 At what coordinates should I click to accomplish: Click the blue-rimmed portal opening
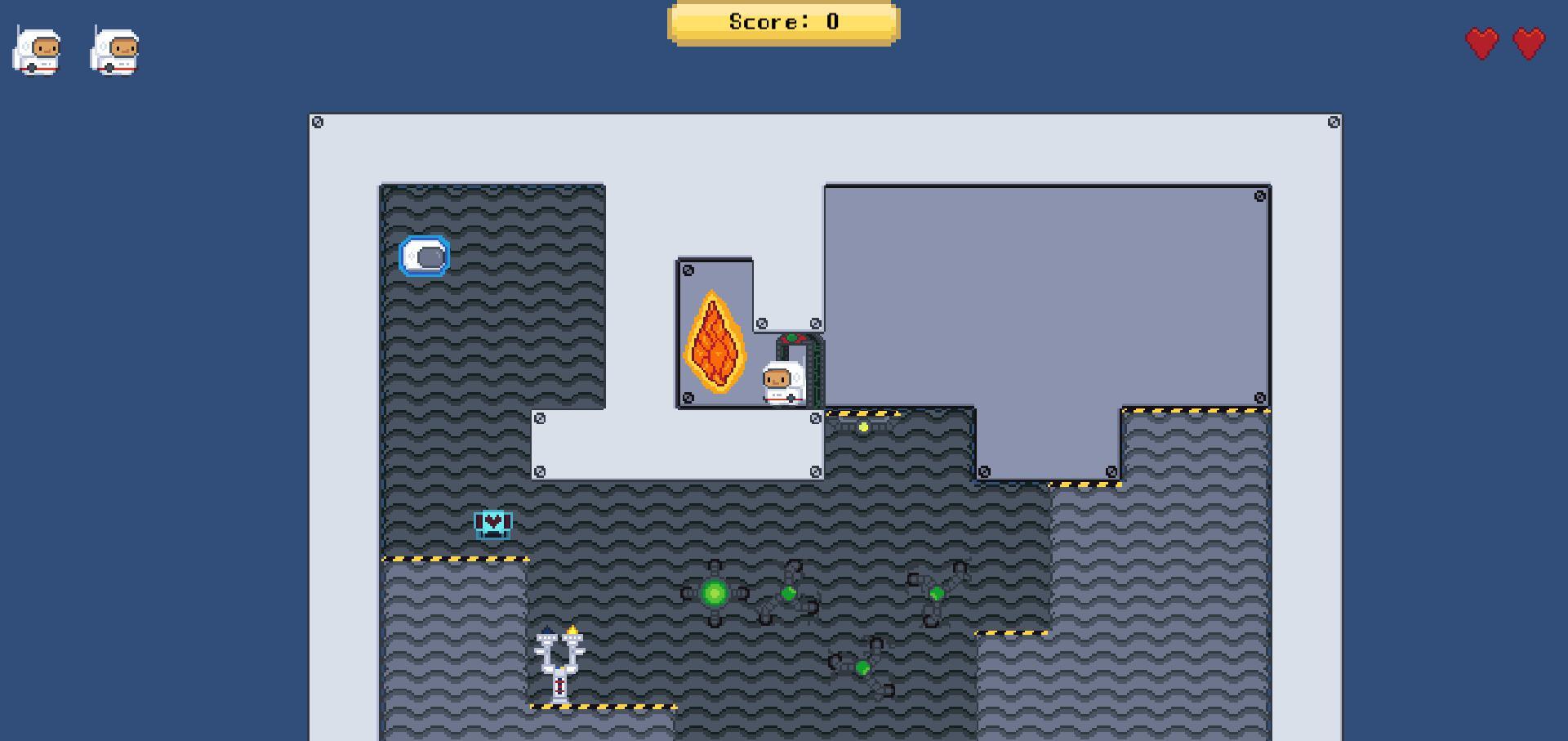[x=423, y=256]
